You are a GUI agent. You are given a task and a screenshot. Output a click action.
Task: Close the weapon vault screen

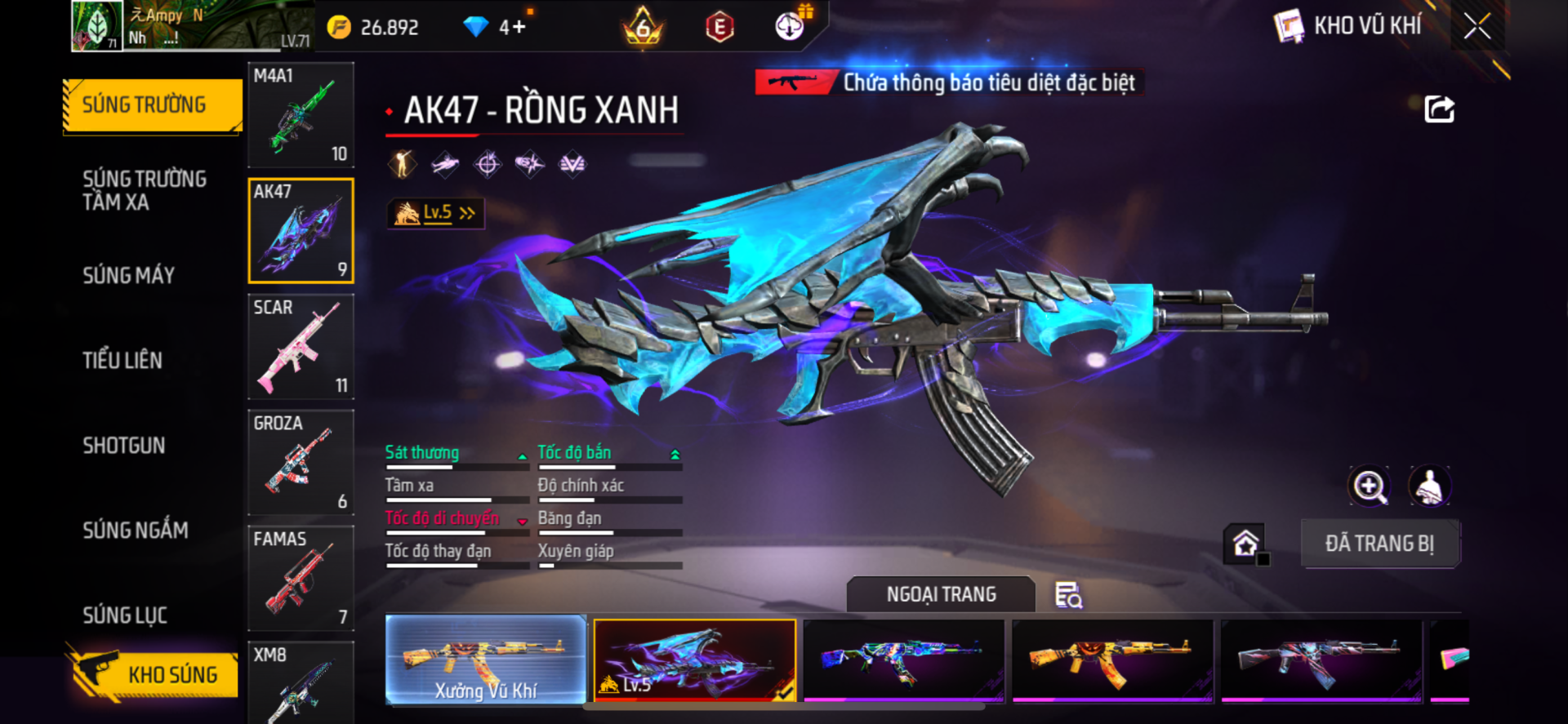[1477, 26]
